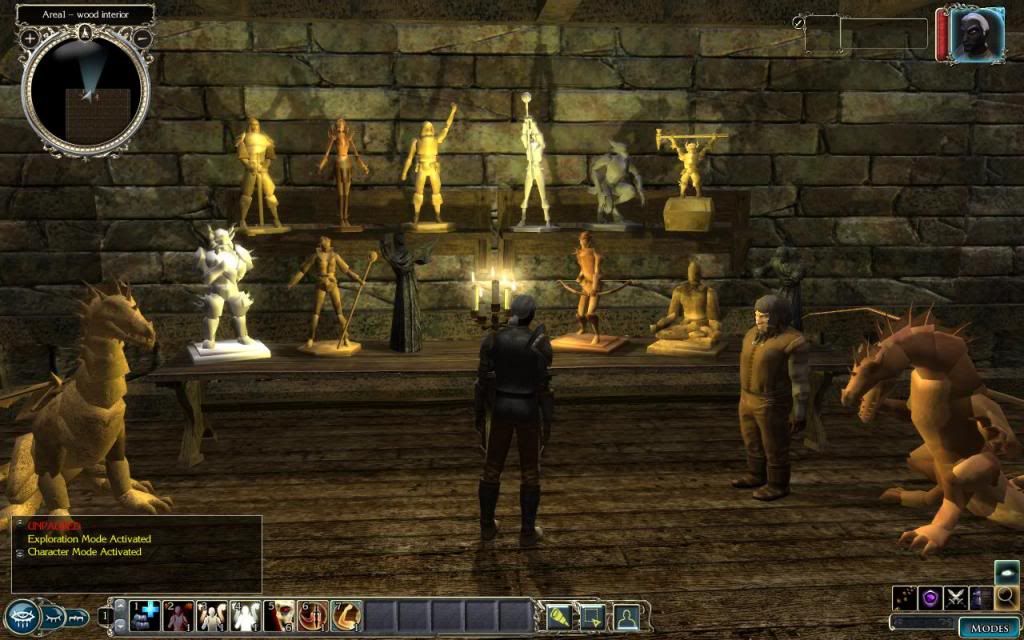This screenshot has width=1024, height=640.
Task: Toggle the closed-eye button beside the eye
Action: tap(53, 616)
